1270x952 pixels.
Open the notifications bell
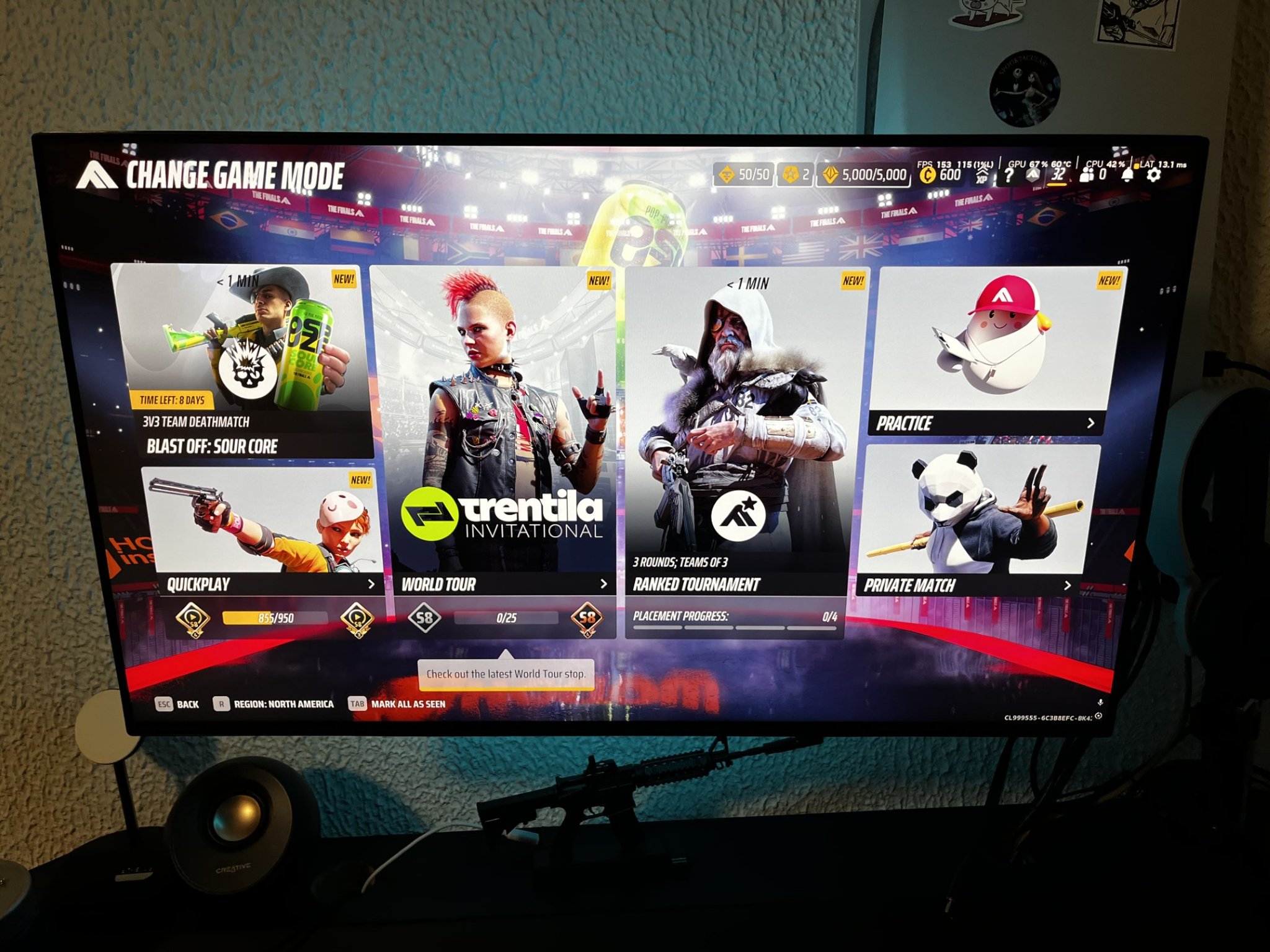(1126, 175)
